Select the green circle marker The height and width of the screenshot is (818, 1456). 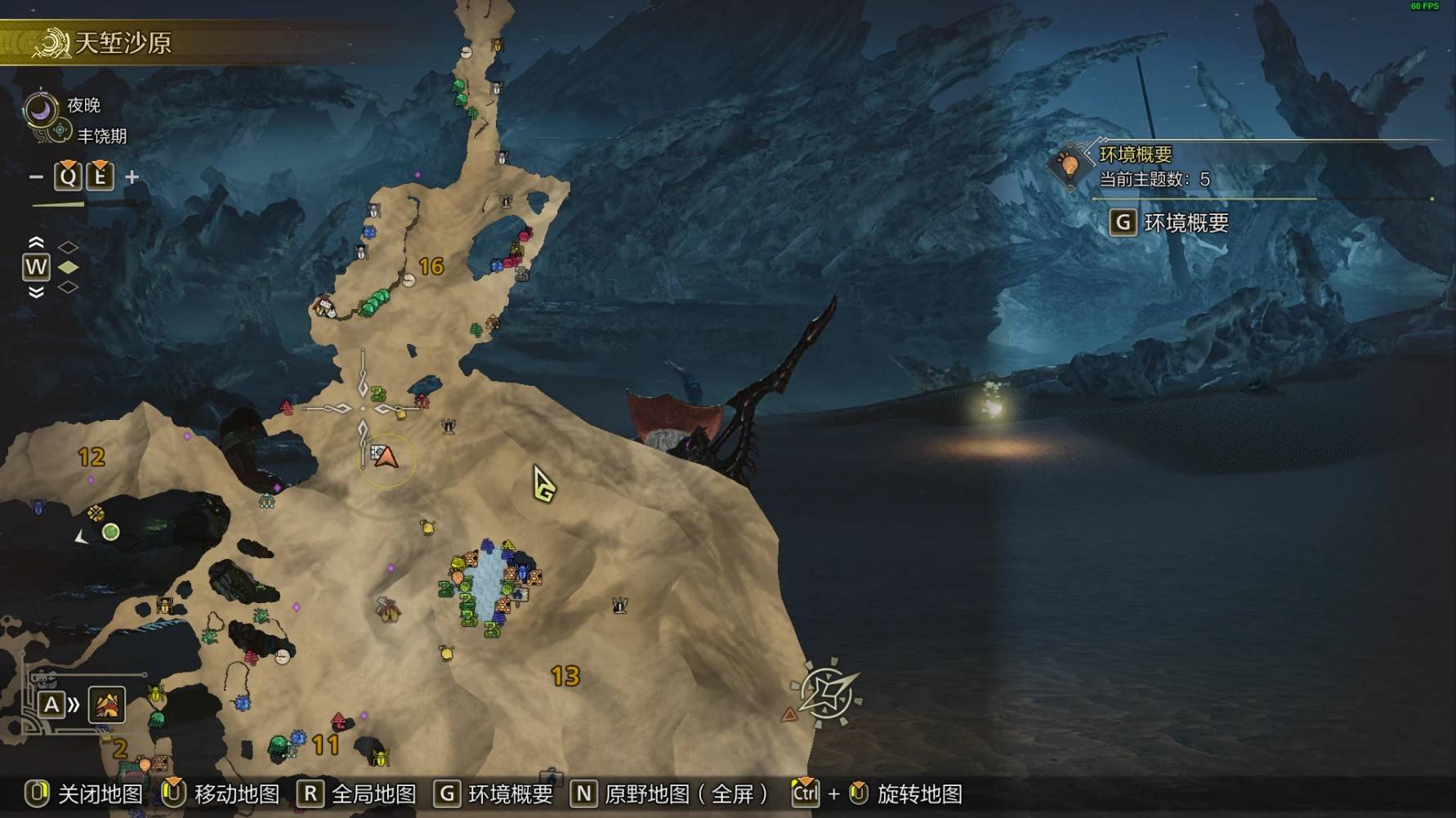pyautogui.click(x=111, y=532)
